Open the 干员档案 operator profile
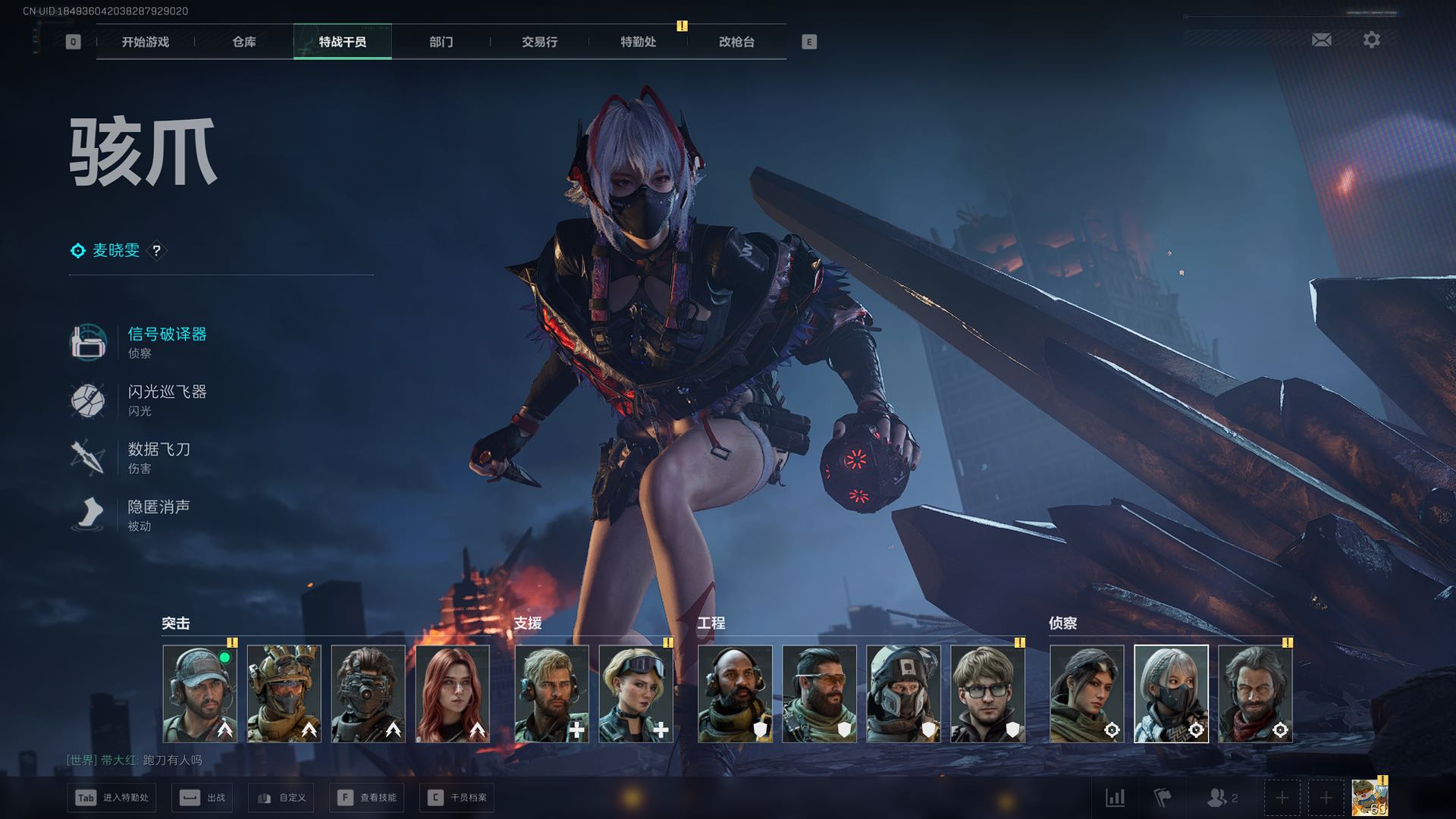 click(x=457, y=798)
